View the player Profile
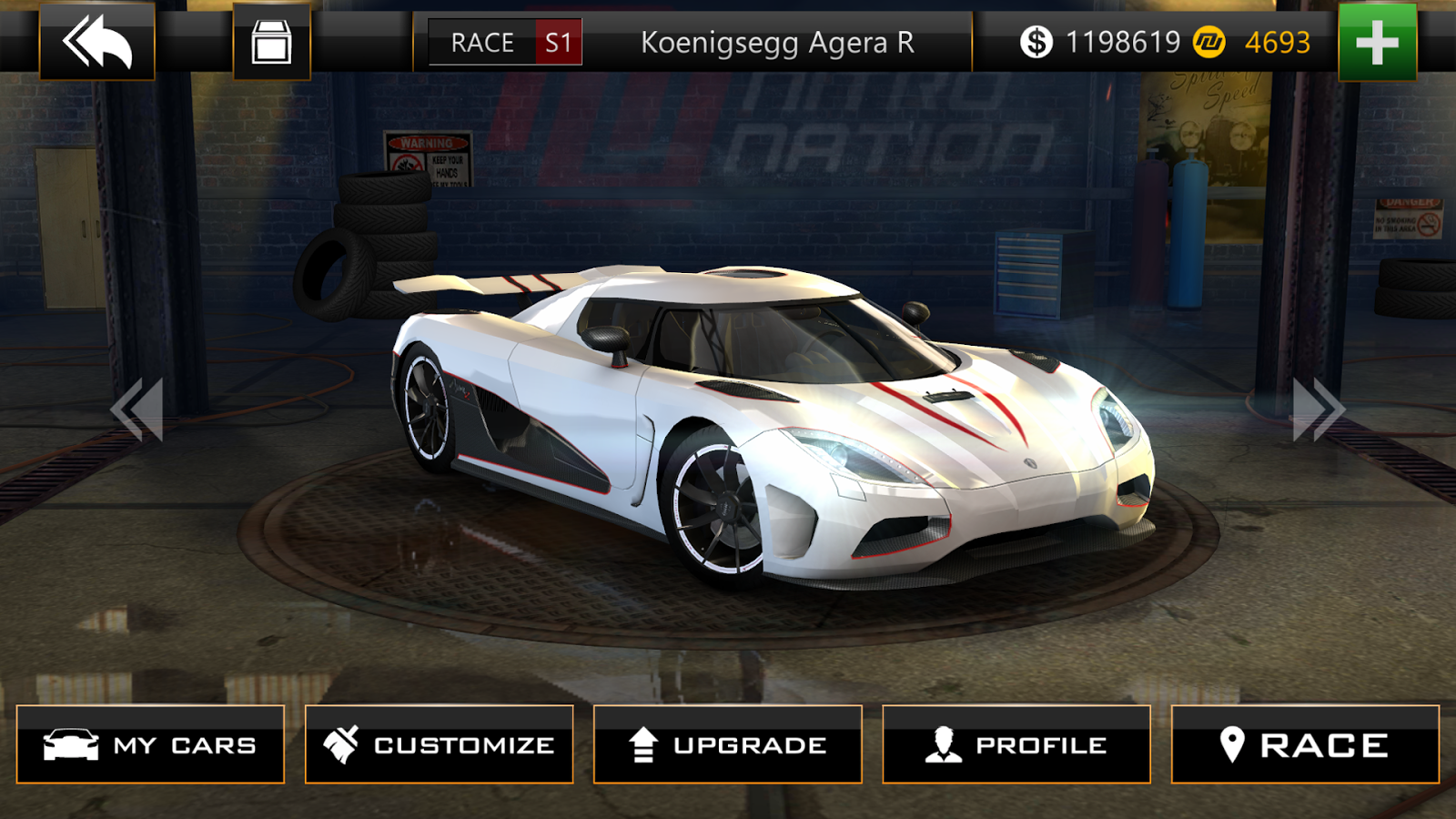The height and width of the screenshot is (819, 1456). pos(1016,744)
